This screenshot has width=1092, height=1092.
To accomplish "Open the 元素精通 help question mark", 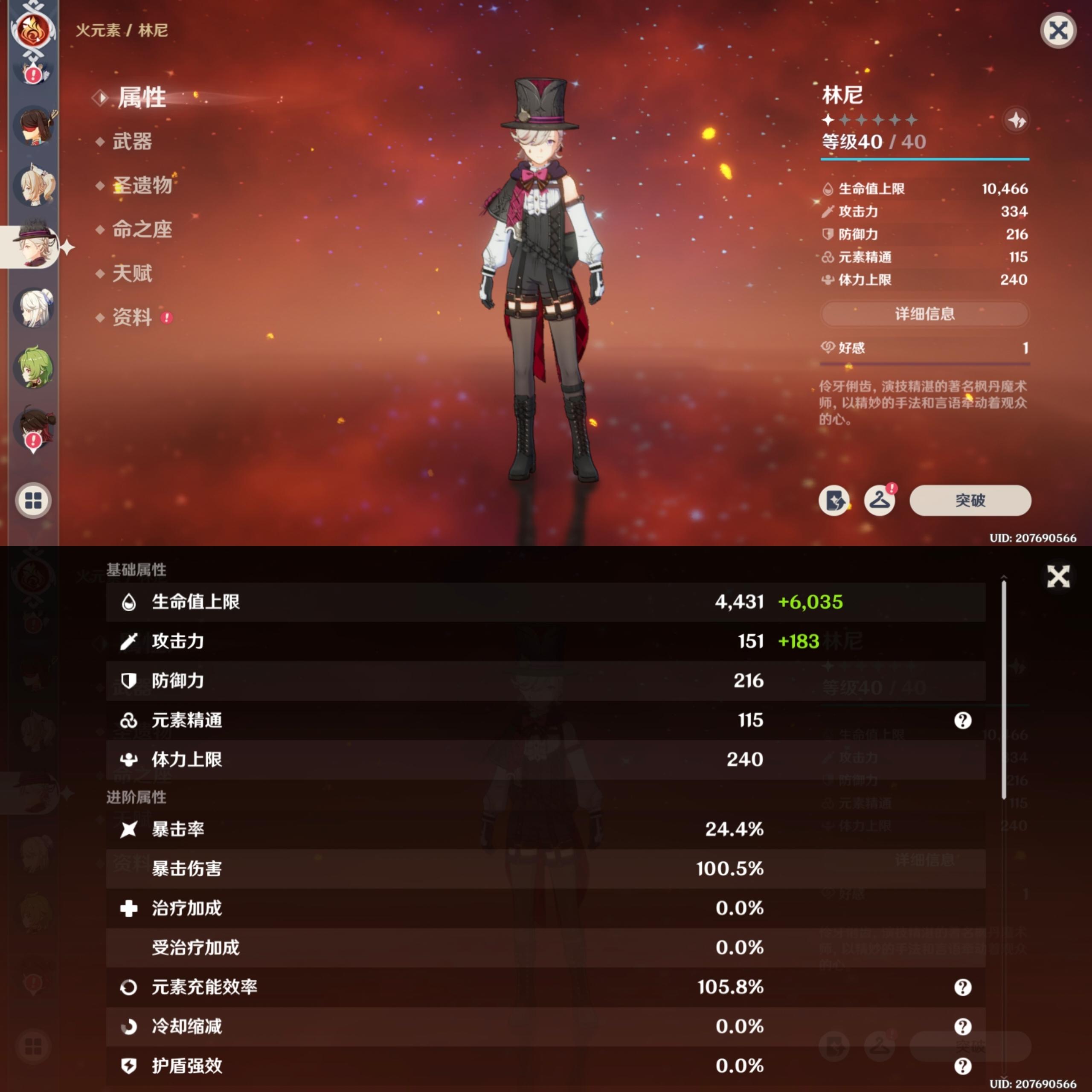I will pos(963,720).
